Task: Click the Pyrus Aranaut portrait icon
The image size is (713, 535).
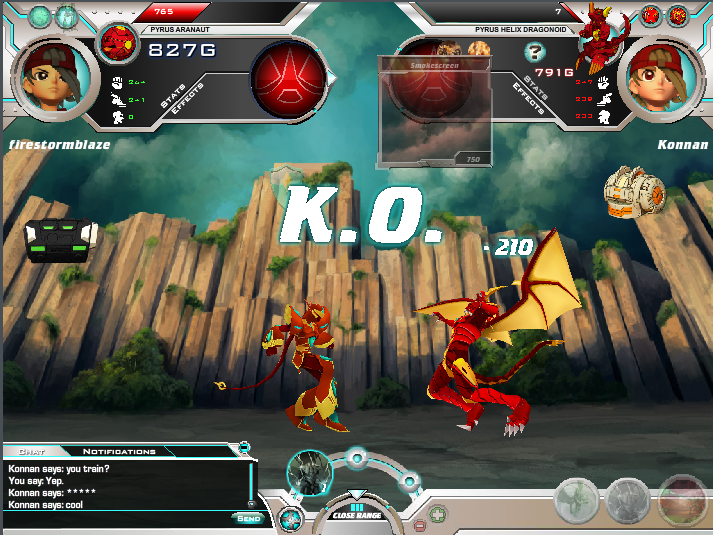Action: point(119,43)
